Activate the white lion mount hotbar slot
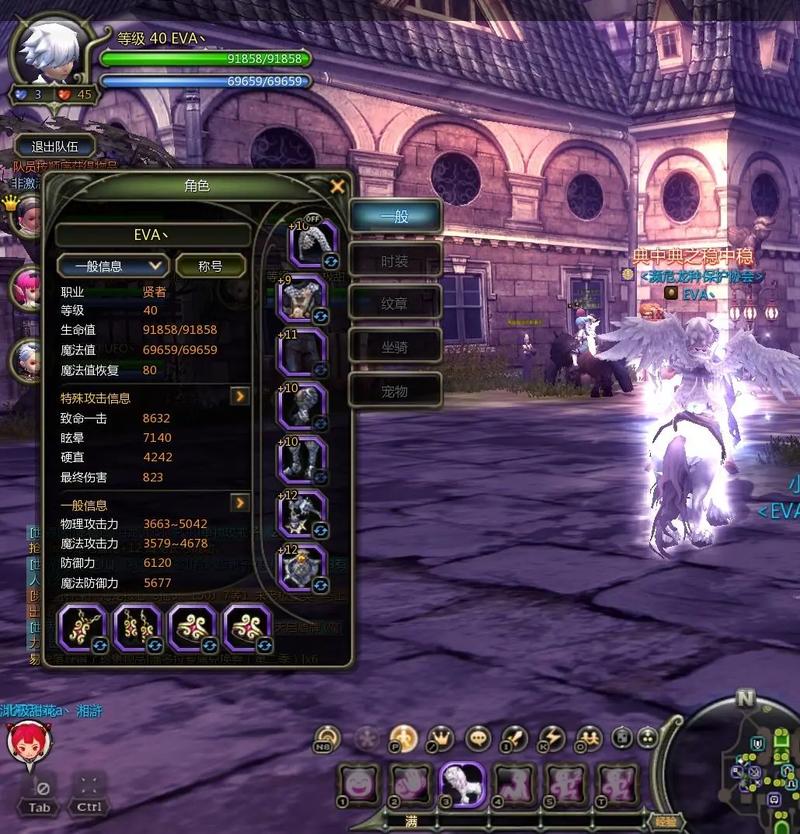This screenshot has height=834, width=800. [463, 781]
